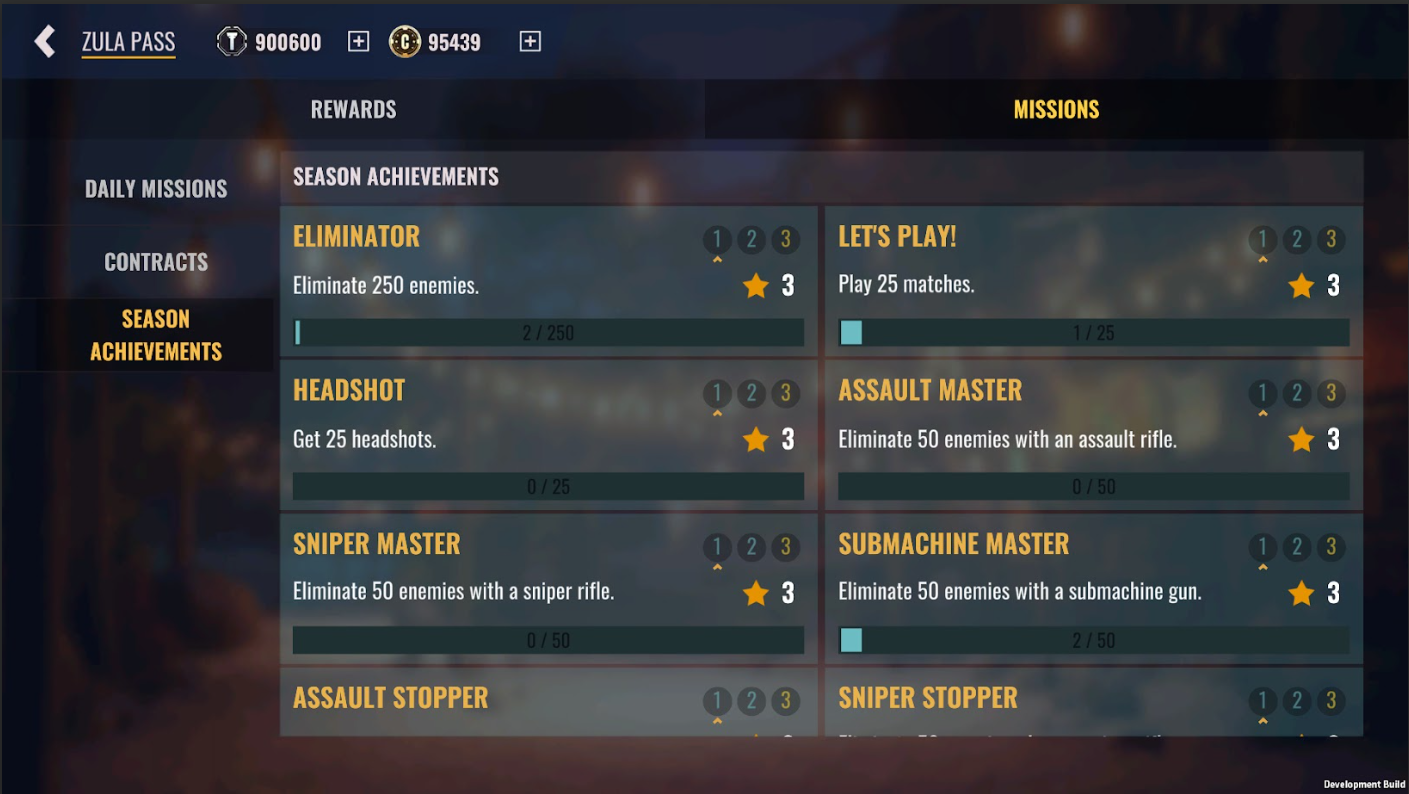This screenshot has width=1409, height=794.
Task: Add more T currency with the plus button
Action: (x=358, y=41)
